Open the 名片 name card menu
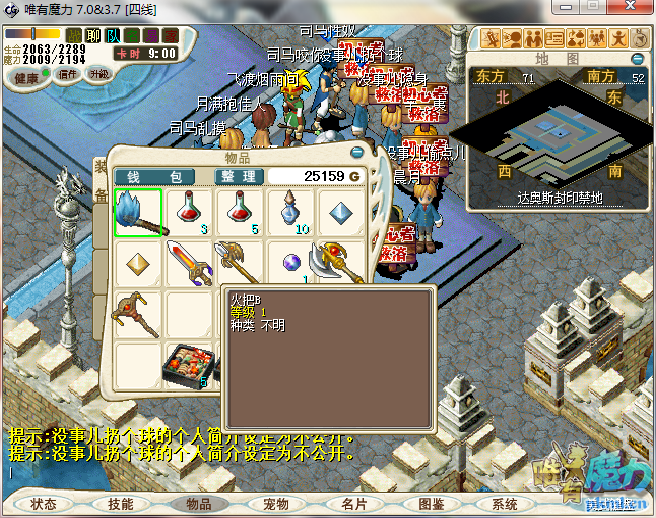This screenshot has width=656, height=518. [x=354, y=504]
